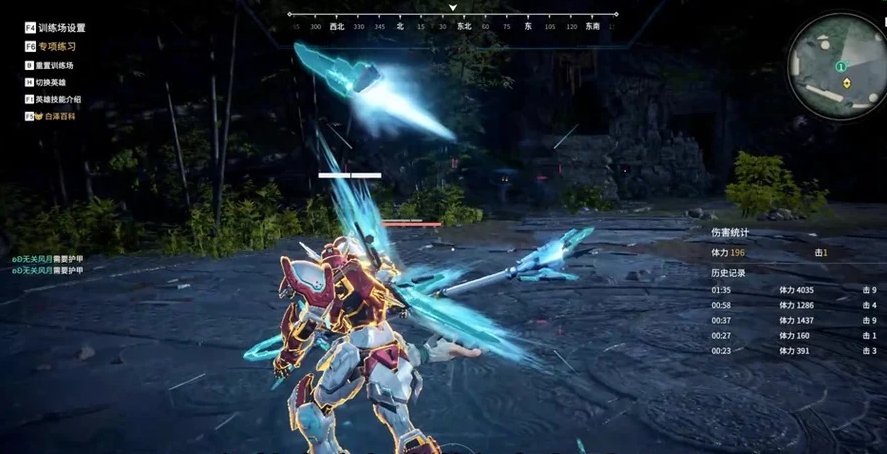Select the green number 1 minimap marker
Viewport: 887px width, 454px height.
(x=841, y=66)
